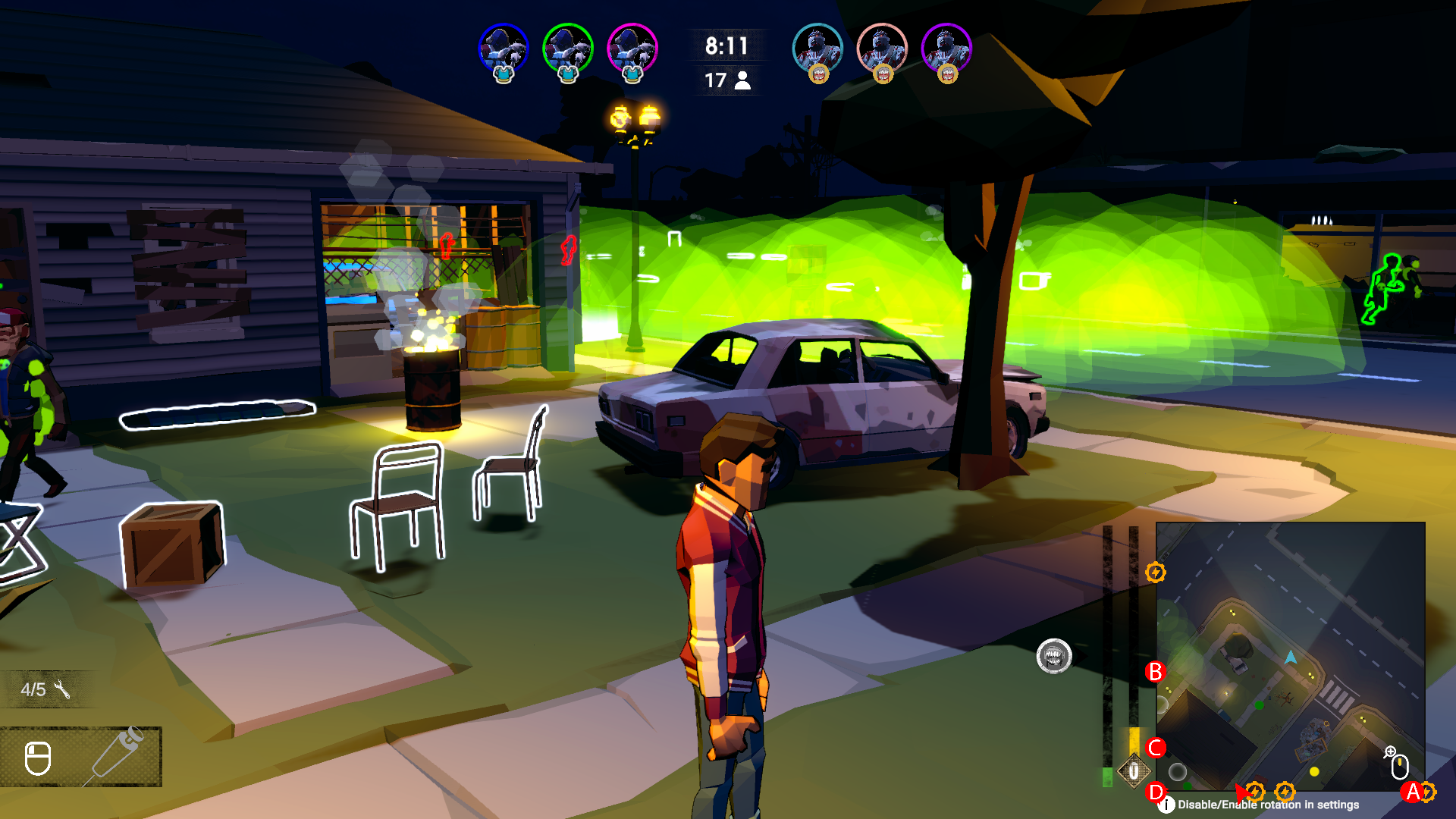Screen dimensions: 1456x819
Task: Select the purple-ringed zombie portrait
Action: pos(946,49)
